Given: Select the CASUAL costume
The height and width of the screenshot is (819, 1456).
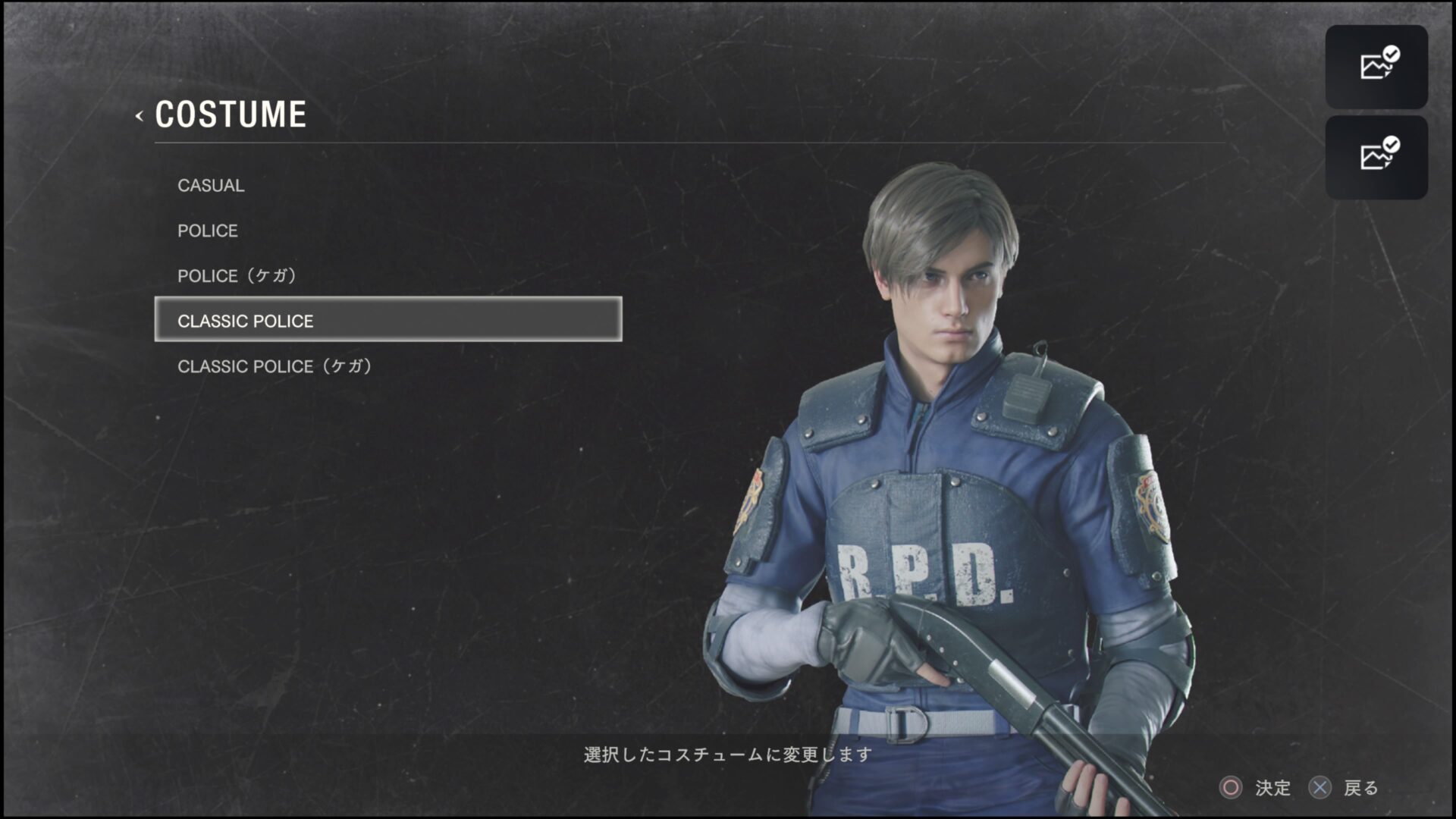Looking at the screenshot, I should (210, 185).
